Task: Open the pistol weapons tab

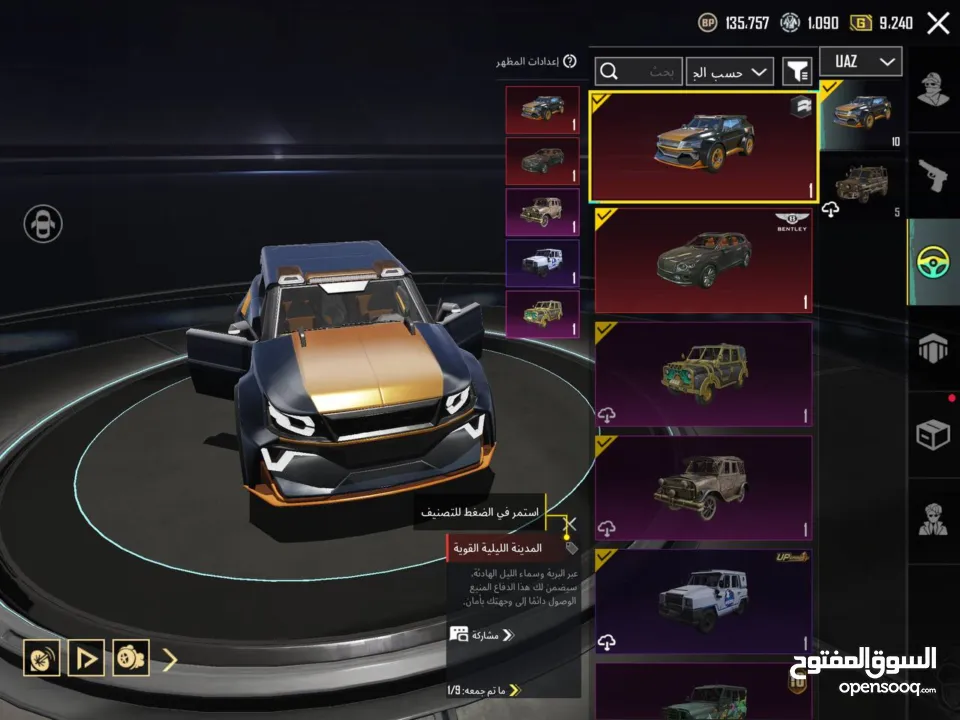Action: pyautogui.click(x=934, y=178)
